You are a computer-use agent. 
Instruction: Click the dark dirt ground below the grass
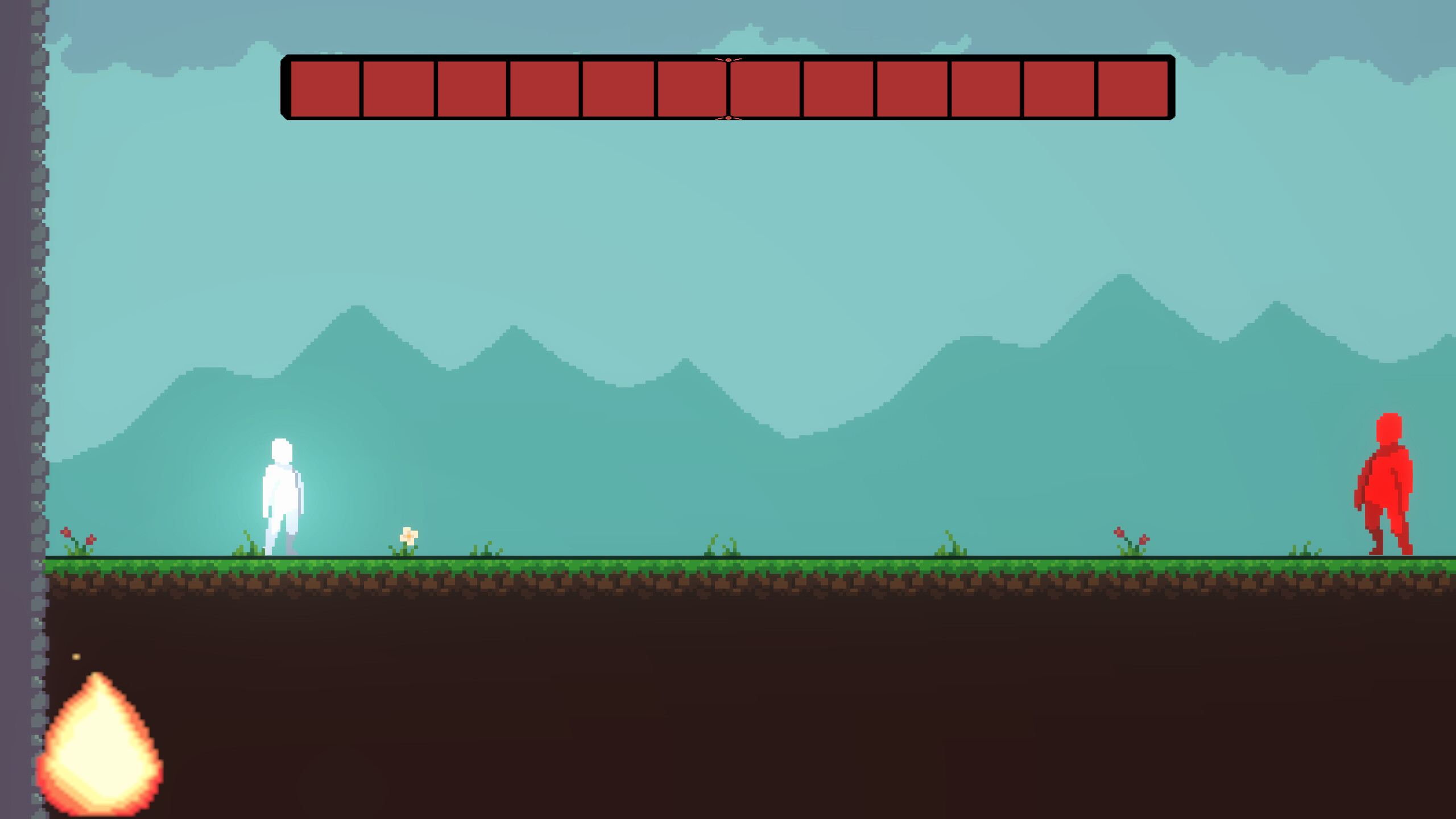(x=728, y=682)
